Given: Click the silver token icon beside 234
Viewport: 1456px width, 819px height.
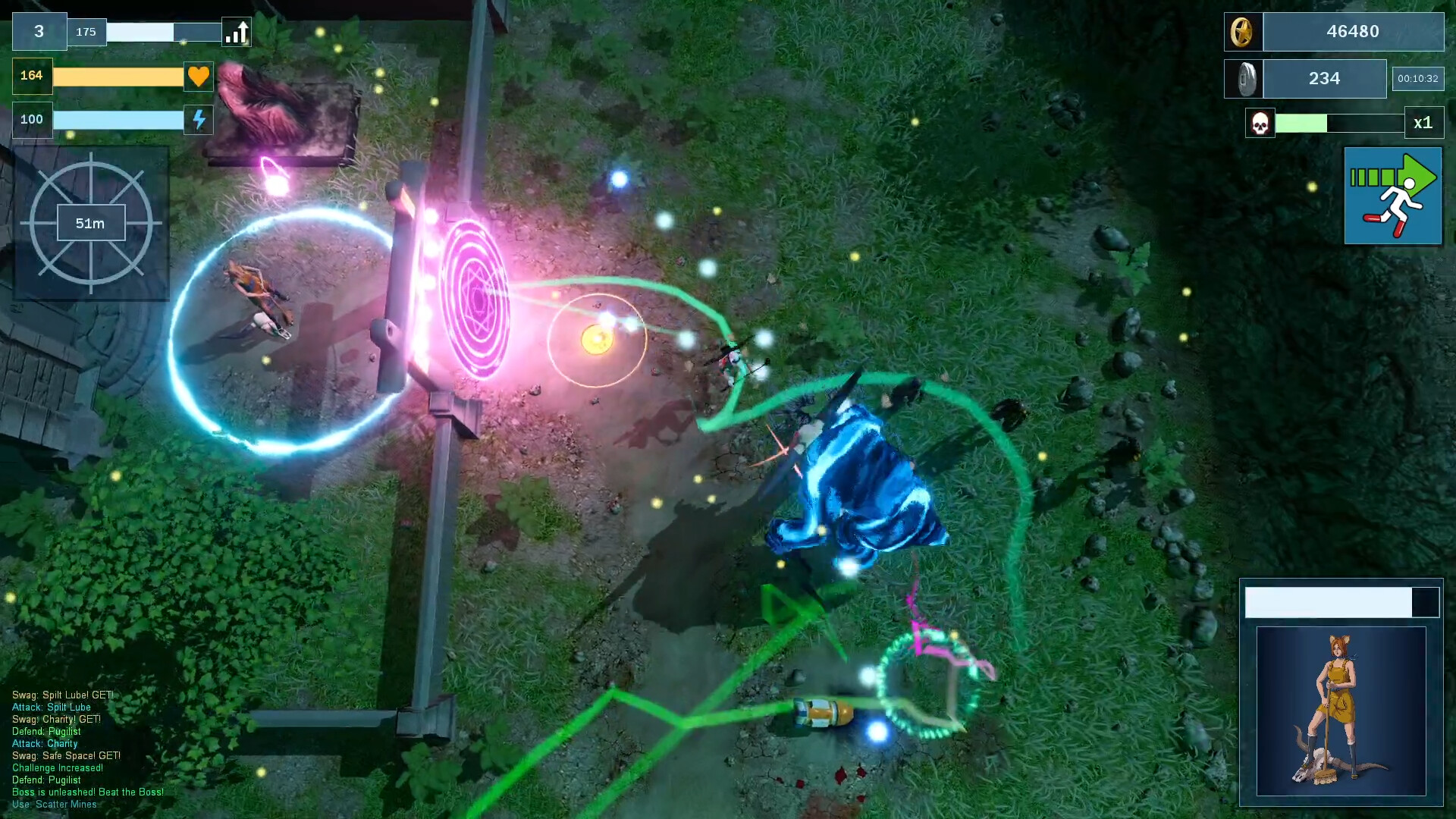Looking at the screenshot, I should coord(1244,78).
